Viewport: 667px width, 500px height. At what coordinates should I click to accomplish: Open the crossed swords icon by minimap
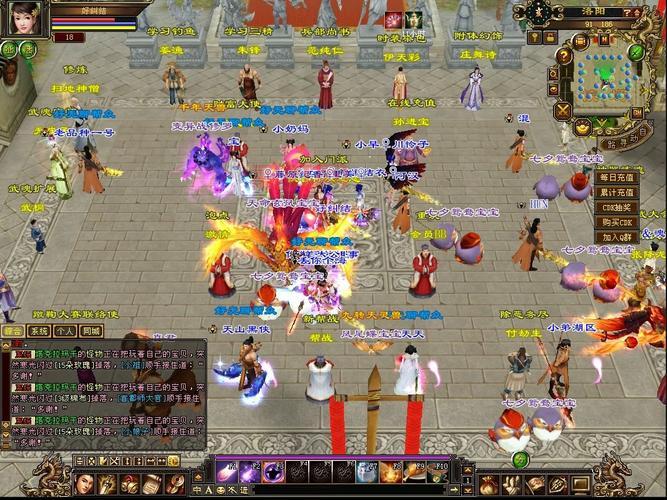click(562, 110)
